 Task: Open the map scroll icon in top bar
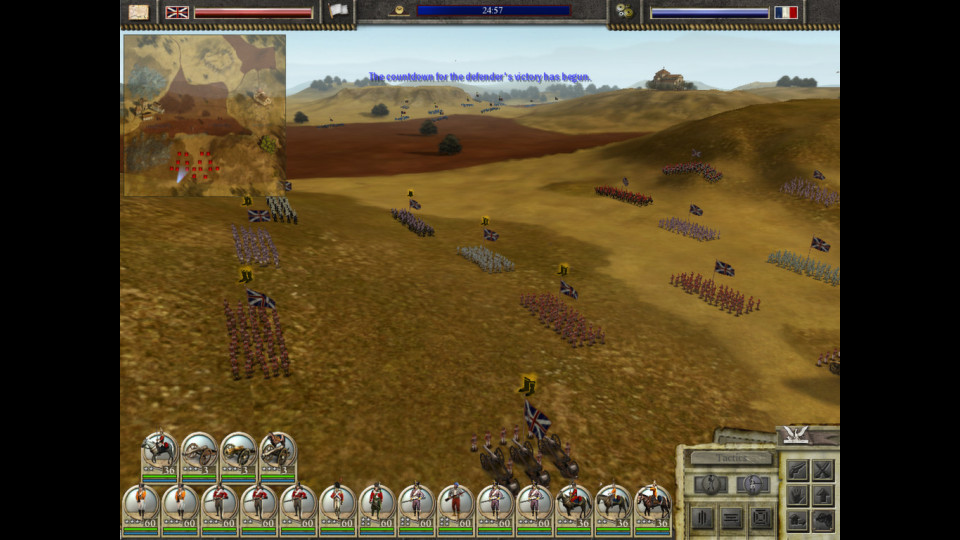[x=139, y=12]
